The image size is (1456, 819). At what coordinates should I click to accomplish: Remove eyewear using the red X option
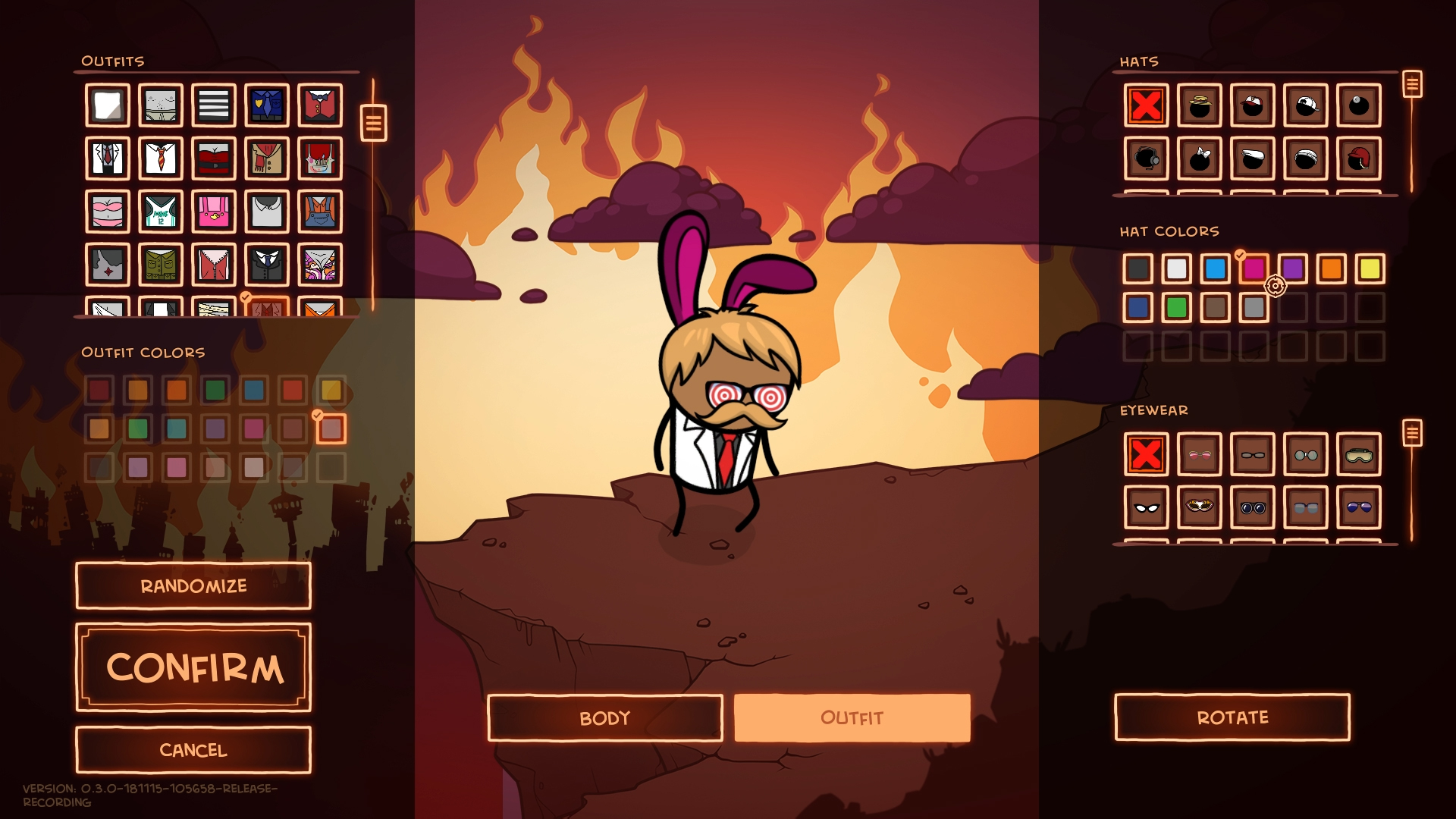[1147, 455]
